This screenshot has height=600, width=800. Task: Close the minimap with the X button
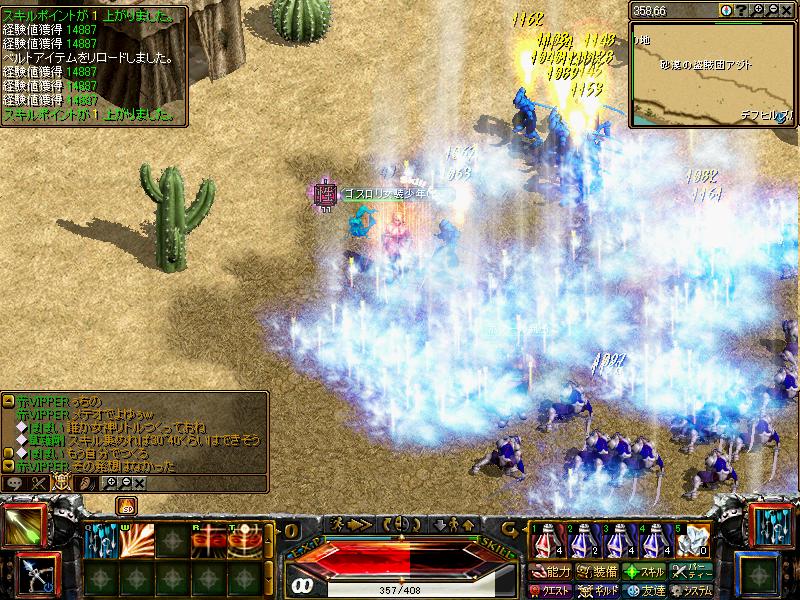786,9
